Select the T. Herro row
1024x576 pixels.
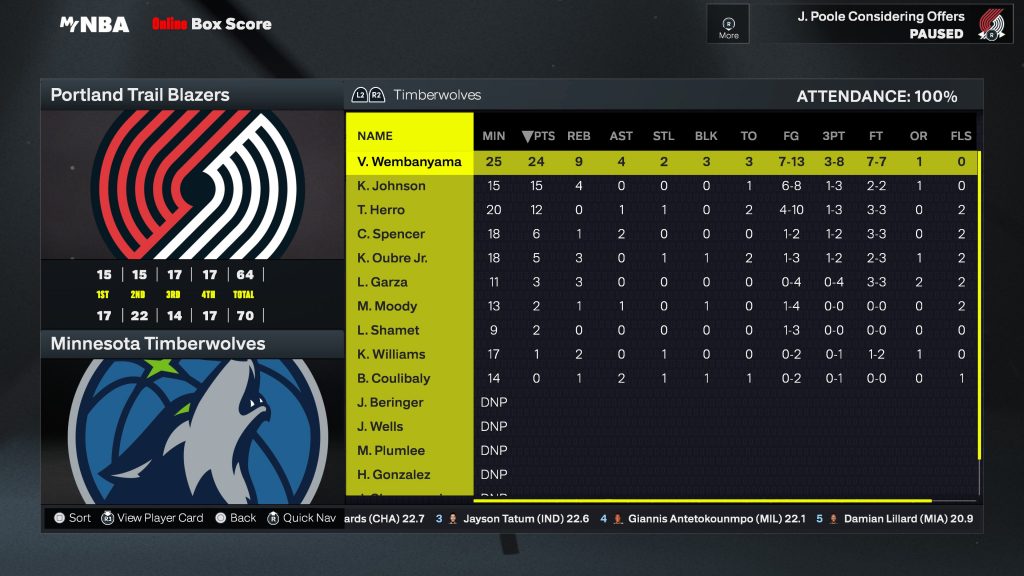[x=381, y=210]
